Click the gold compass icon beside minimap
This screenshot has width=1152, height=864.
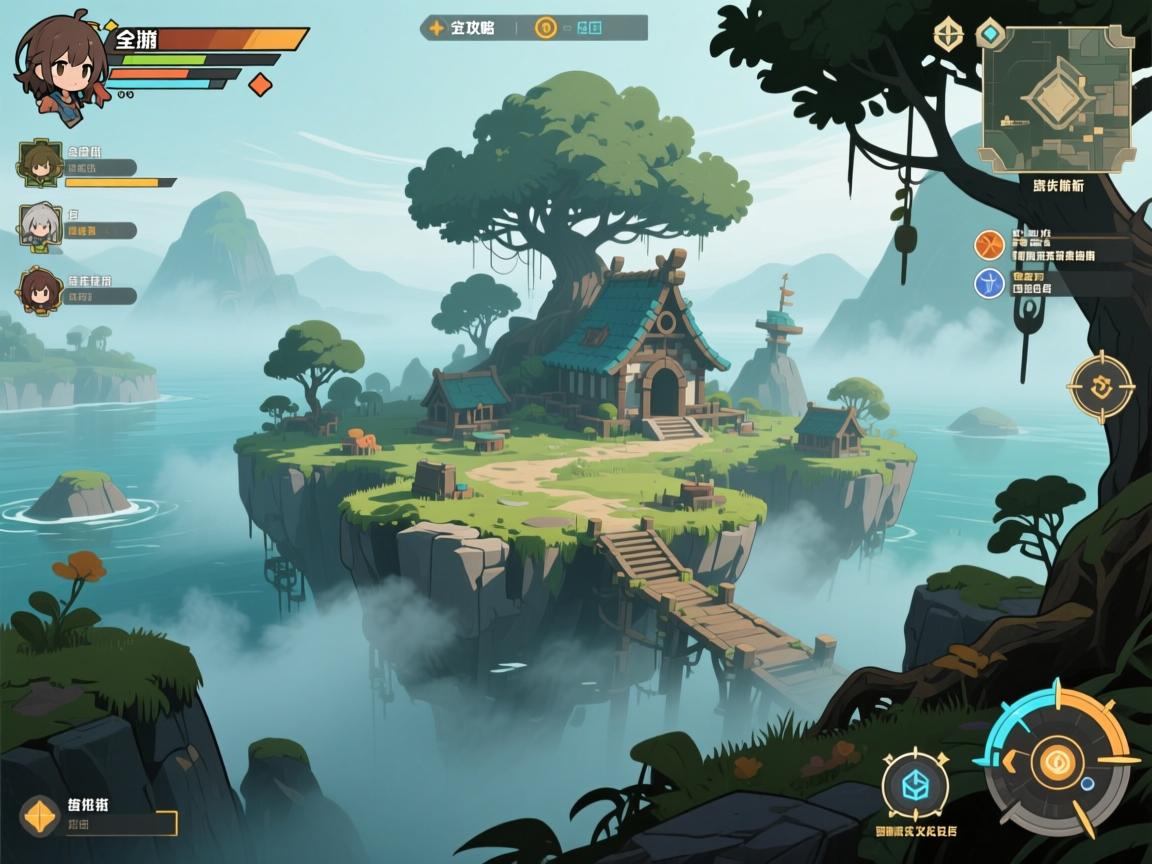tap(948, 35)
